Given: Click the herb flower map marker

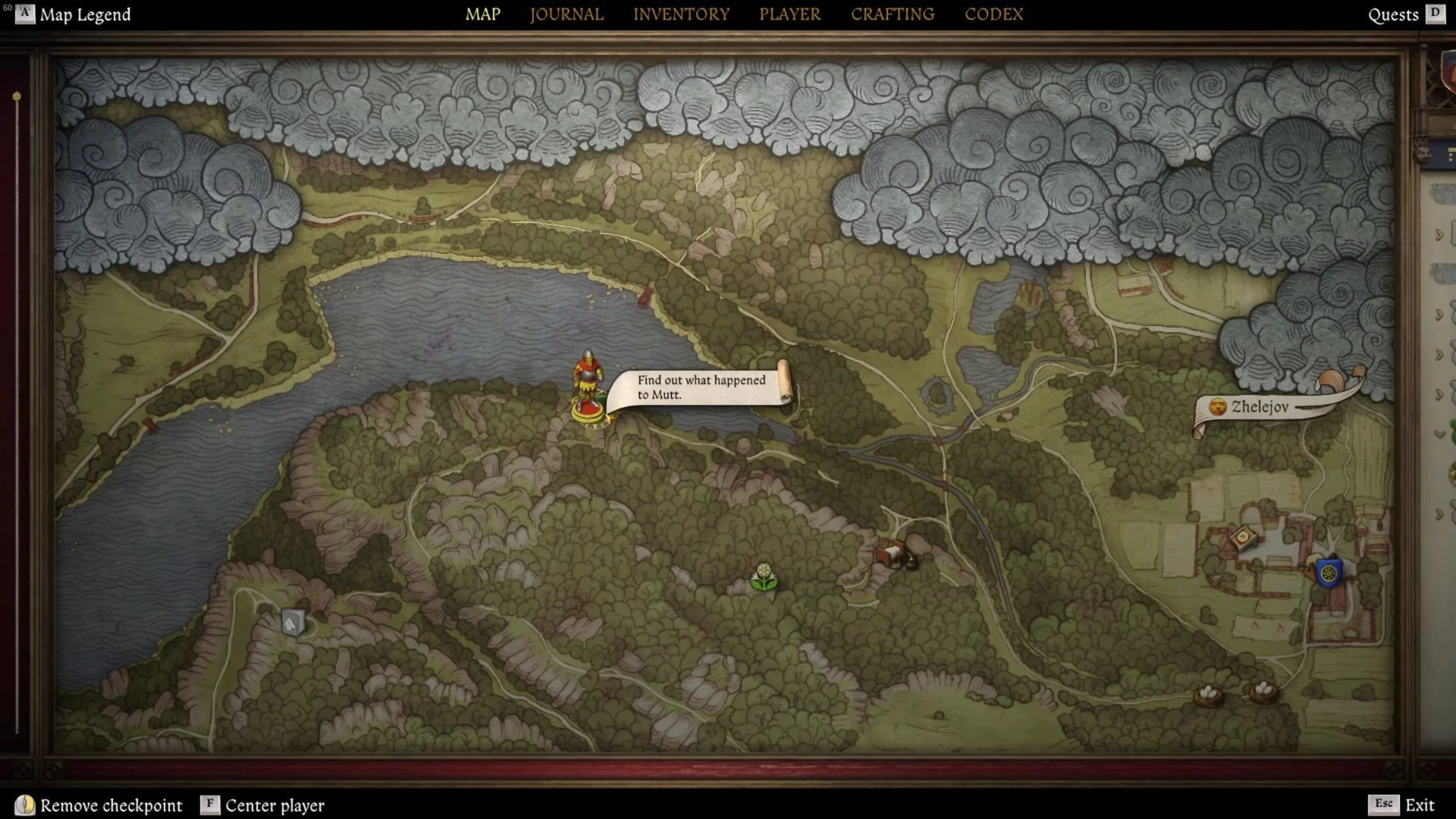Looking at the screenshot, I should (x=764, y=578).
